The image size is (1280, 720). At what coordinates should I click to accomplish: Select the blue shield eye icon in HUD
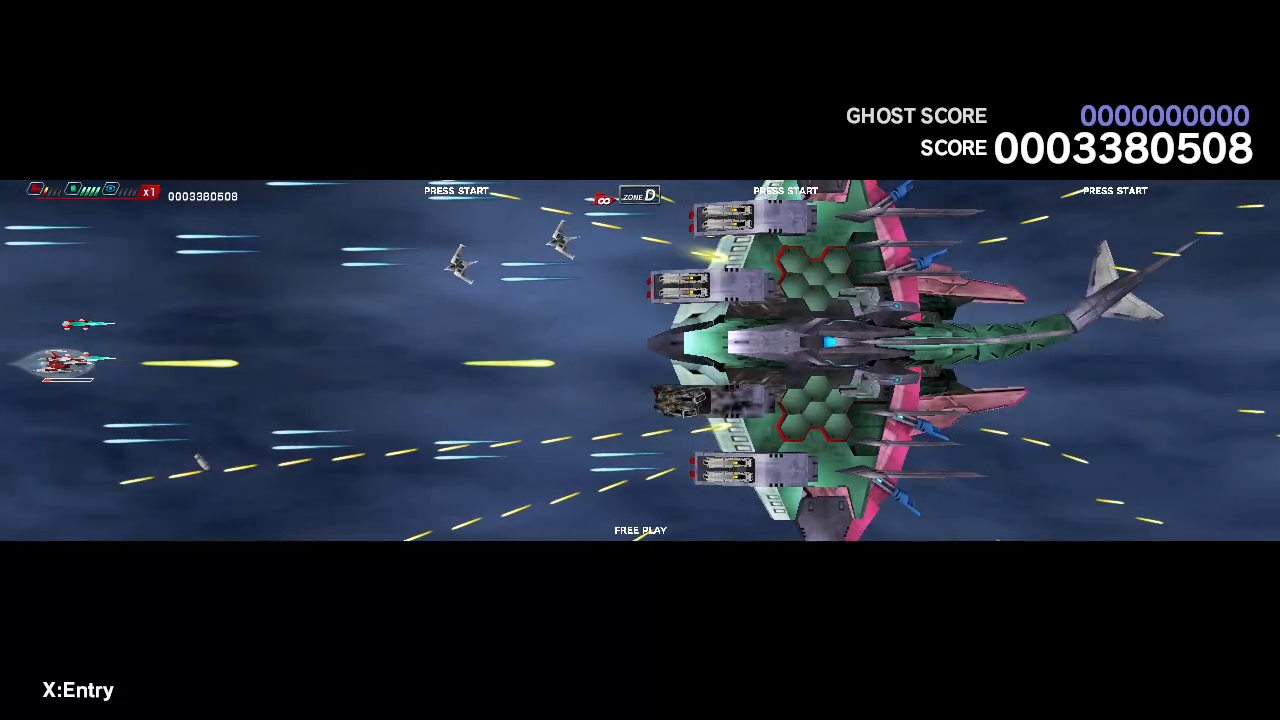coord(111,190)
